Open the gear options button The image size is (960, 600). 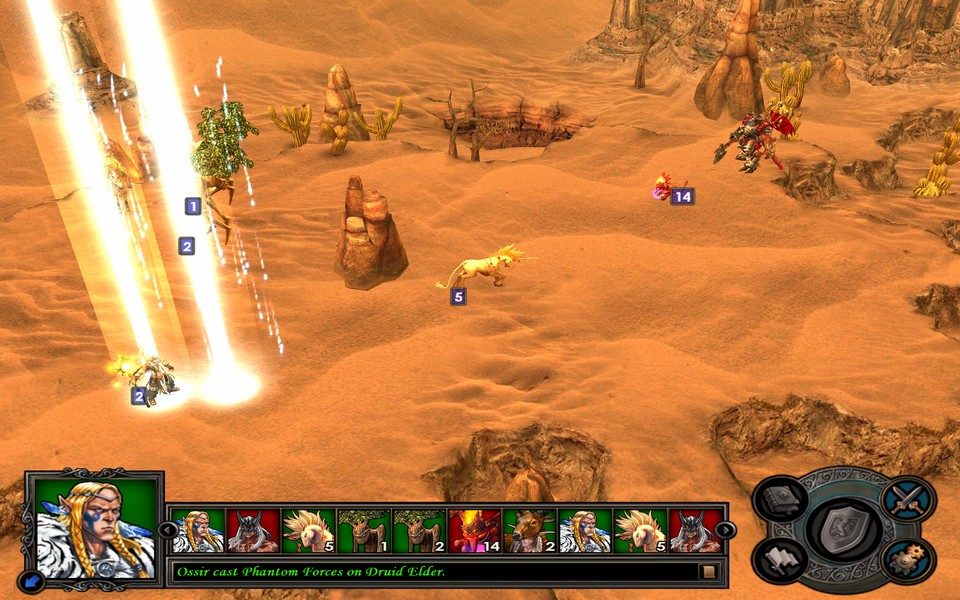tap(909, 558)
